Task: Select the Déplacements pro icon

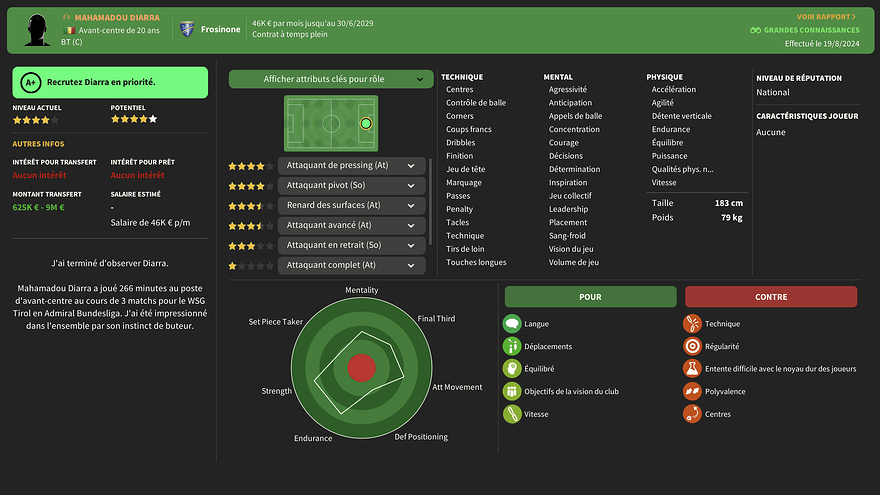Action: 512,346
